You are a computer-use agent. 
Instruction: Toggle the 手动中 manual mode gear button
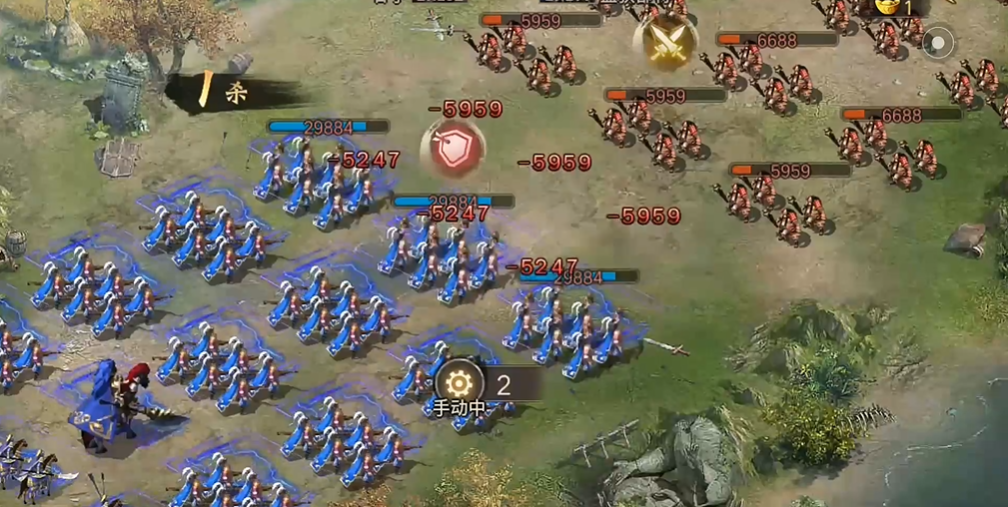[459, 383]
